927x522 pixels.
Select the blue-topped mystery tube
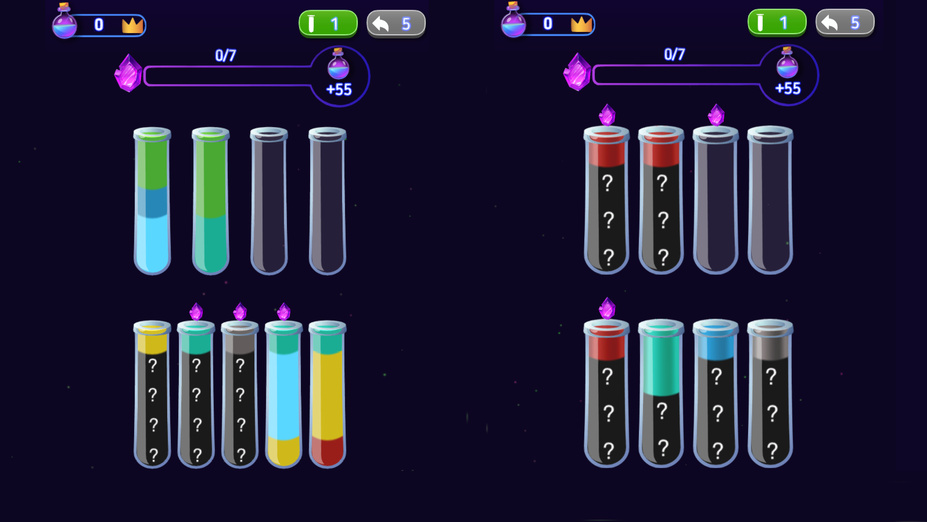click(x=715, y=393)
